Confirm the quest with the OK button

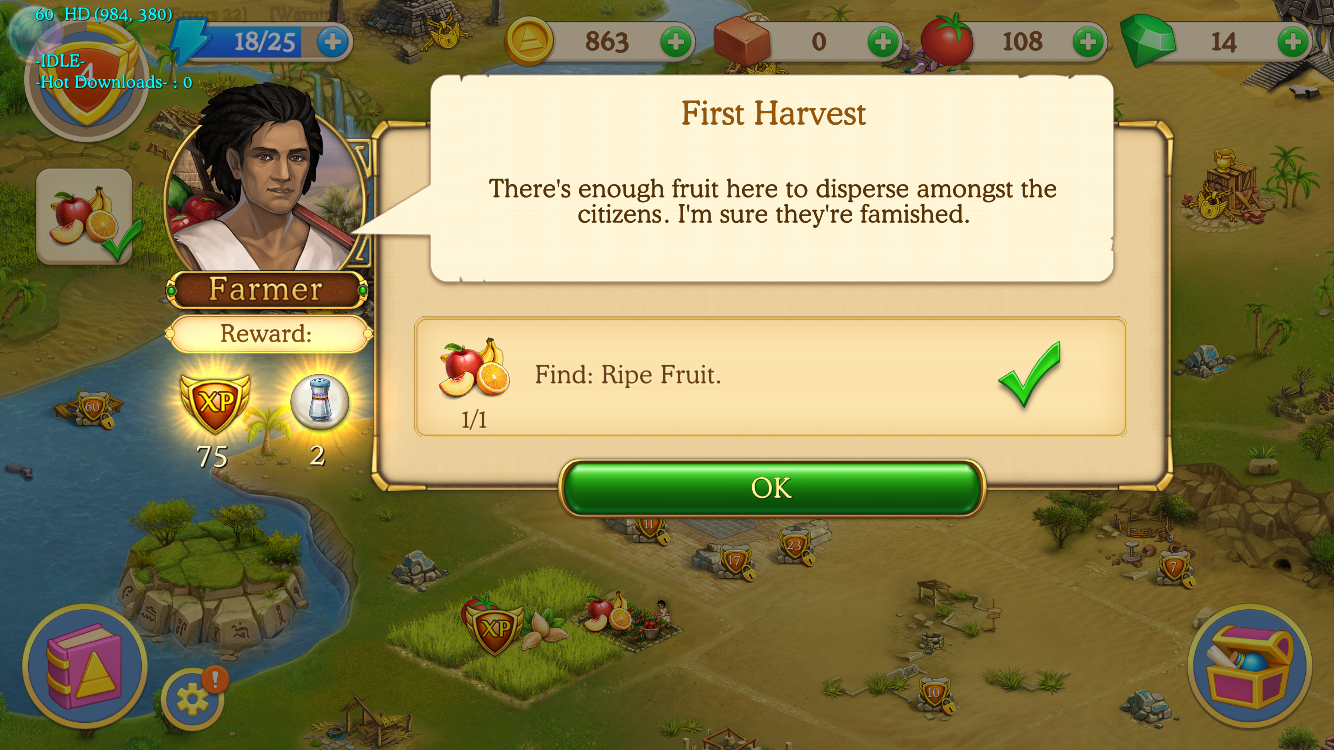click(x=771, y=488)
